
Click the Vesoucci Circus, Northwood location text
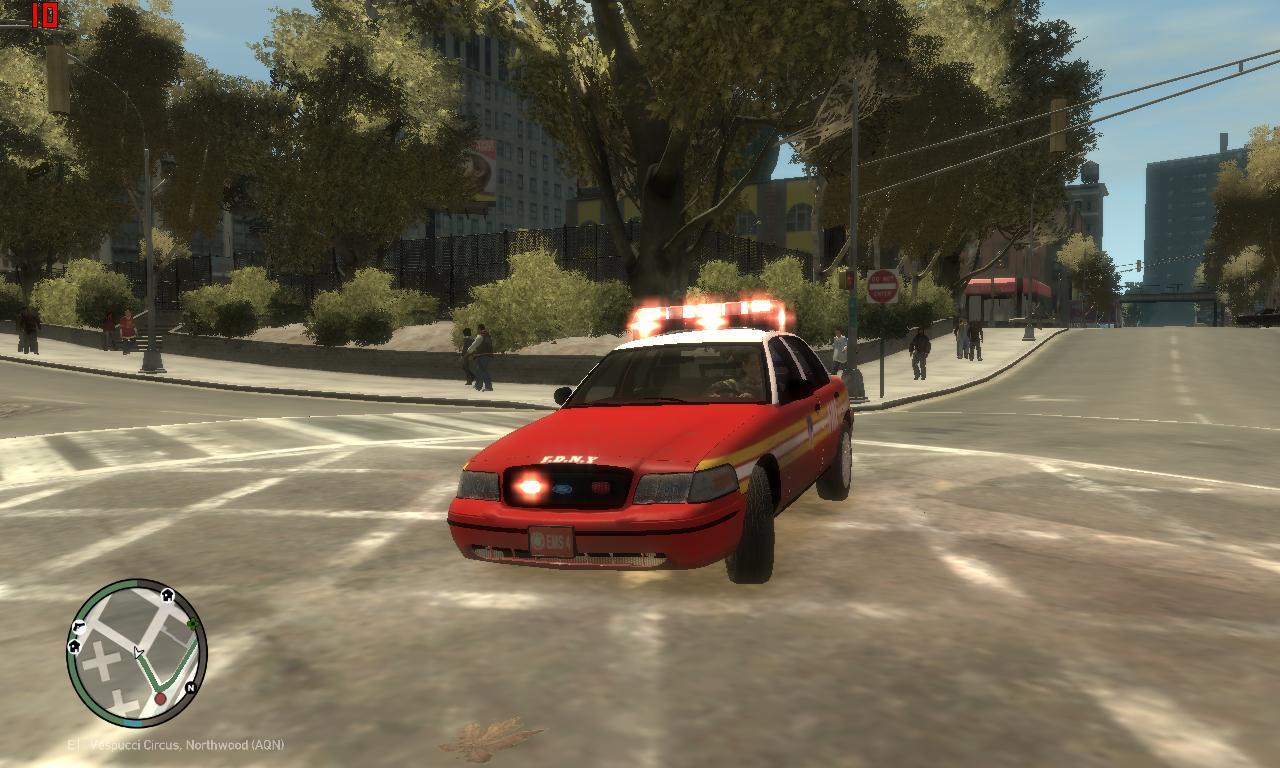176,746
